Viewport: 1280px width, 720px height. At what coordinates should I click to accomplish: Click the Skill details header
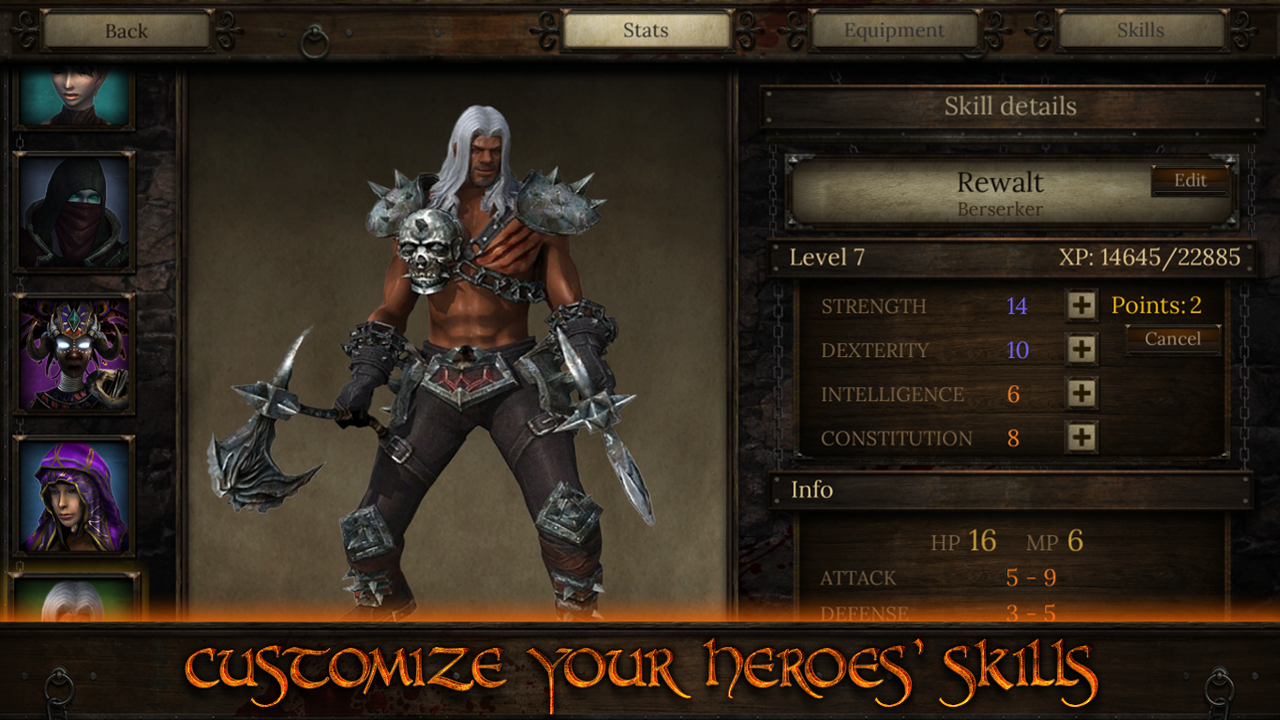tap(1012, 106)
